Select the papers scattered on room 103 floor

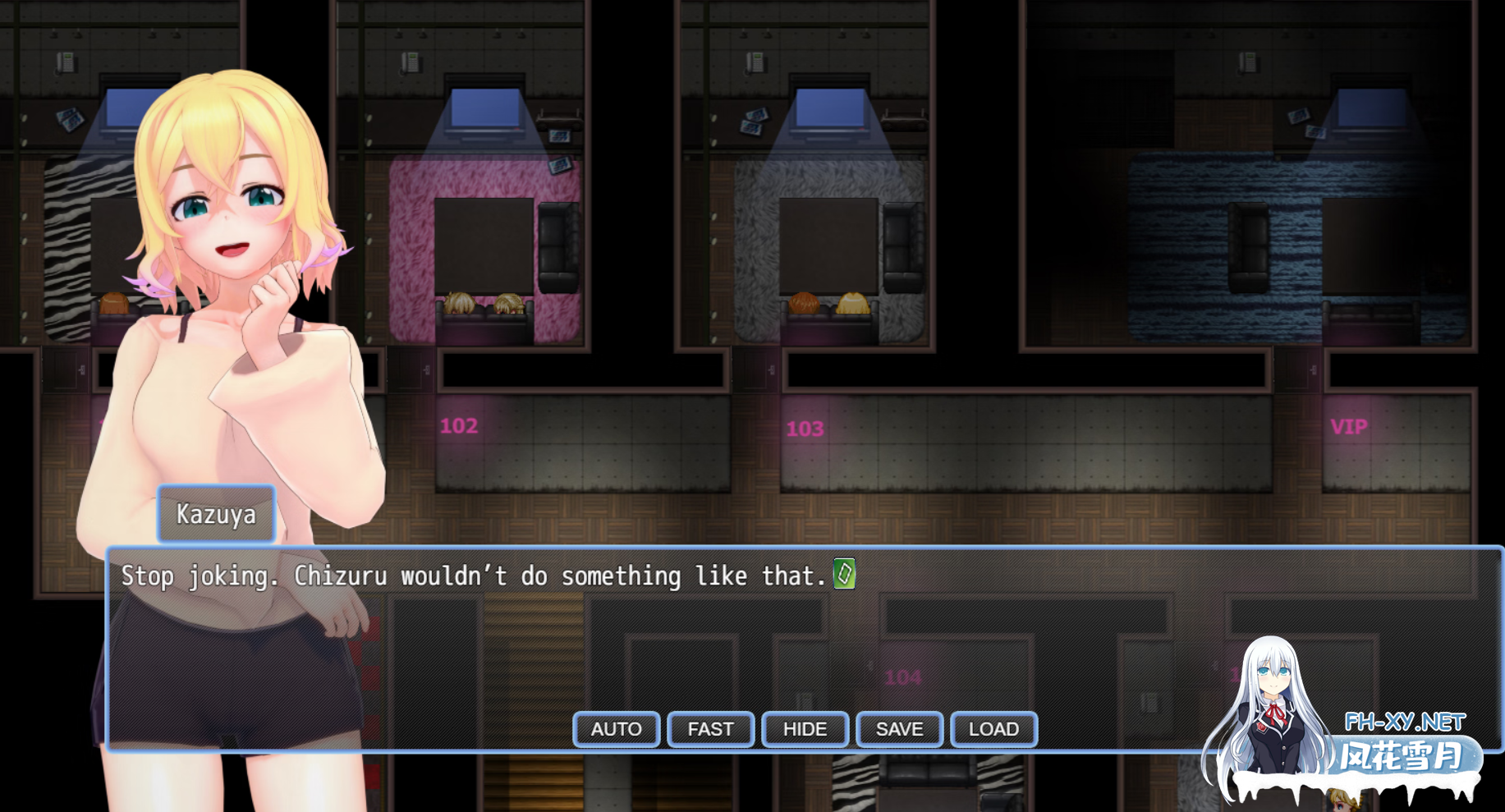(x=752, y=120)
